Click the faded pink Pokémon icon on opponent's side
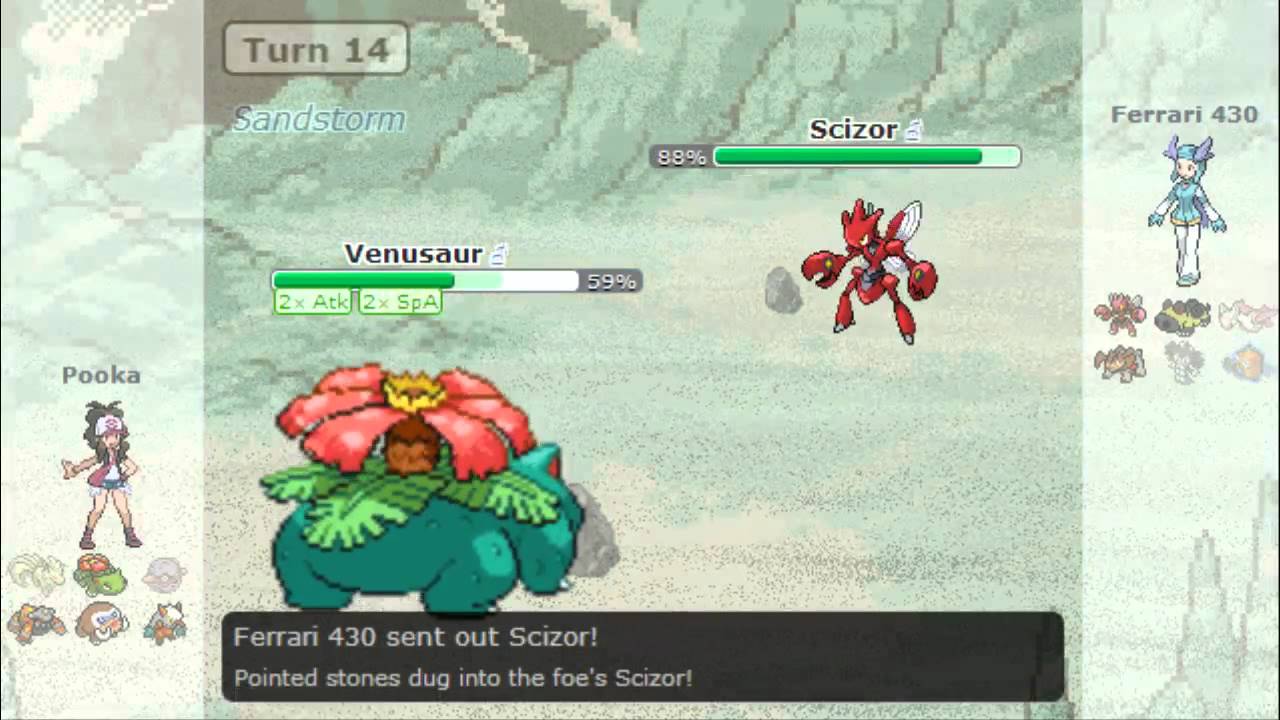This screenshot has height=720, width=1280. [x=1248, y=312]
